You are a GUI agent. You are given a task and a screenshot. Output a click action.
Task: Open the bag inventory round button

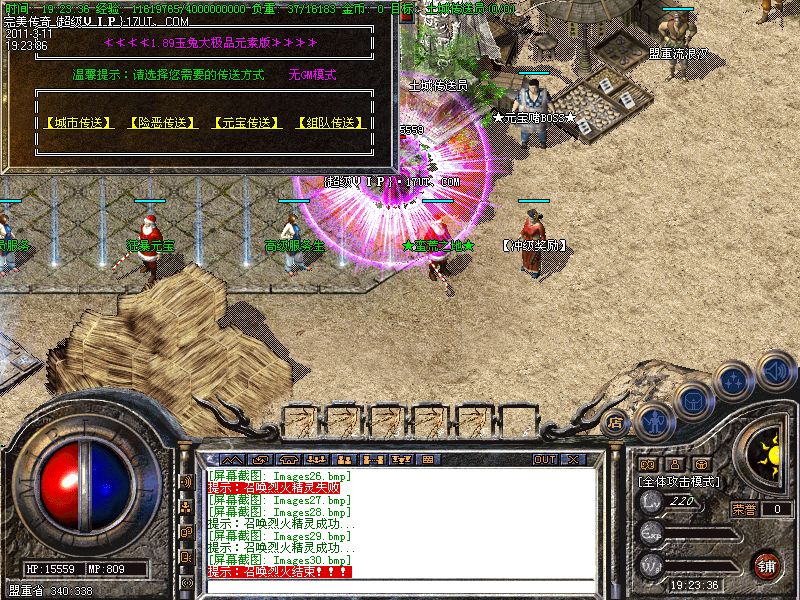coord(692,400)
